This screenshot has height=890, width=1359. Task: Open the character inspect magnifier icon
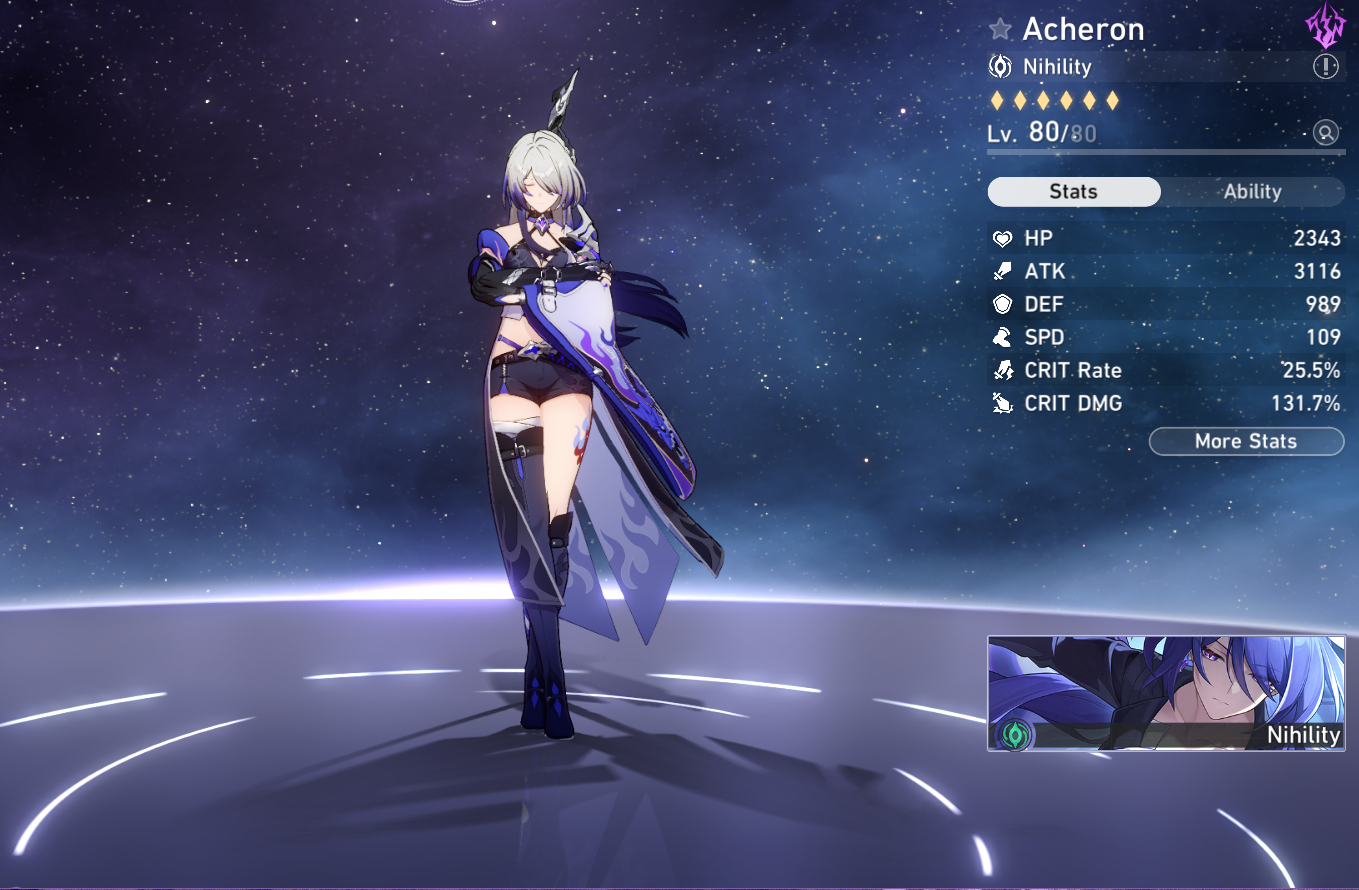click(1325, 132)
